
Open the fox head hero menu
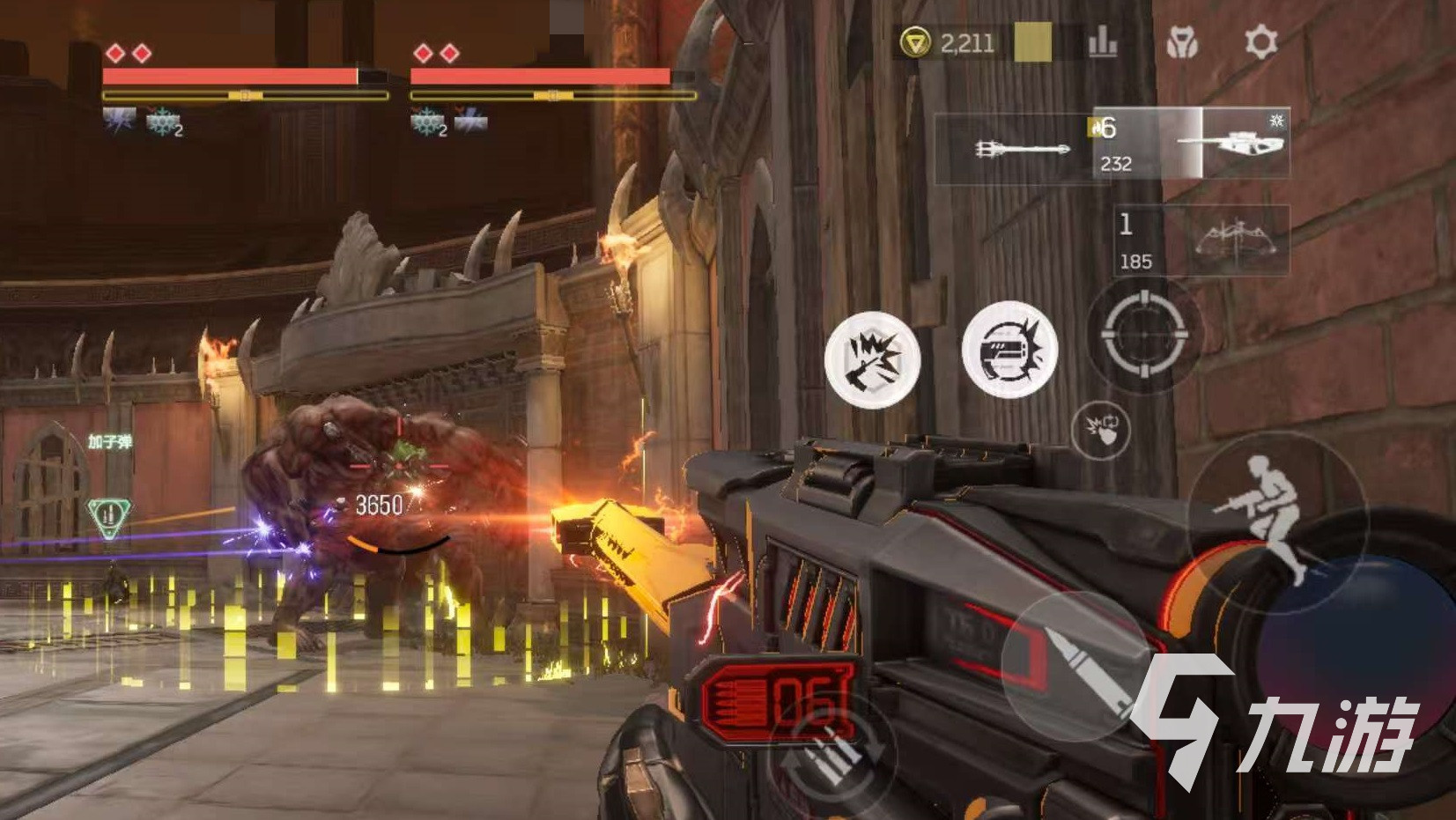click(1181, 41)
